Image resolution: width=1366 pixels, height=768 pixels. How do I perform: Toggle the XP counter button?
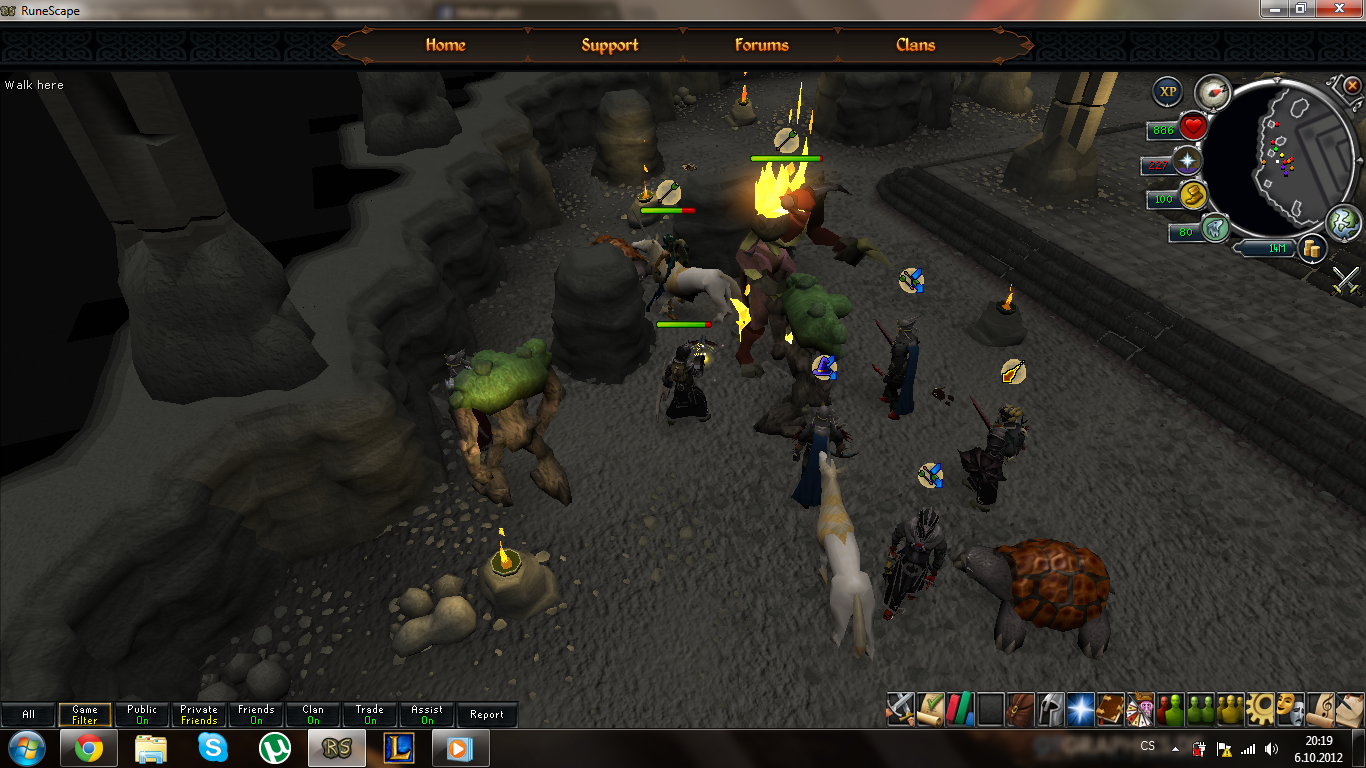click(x=1167, y=93)
